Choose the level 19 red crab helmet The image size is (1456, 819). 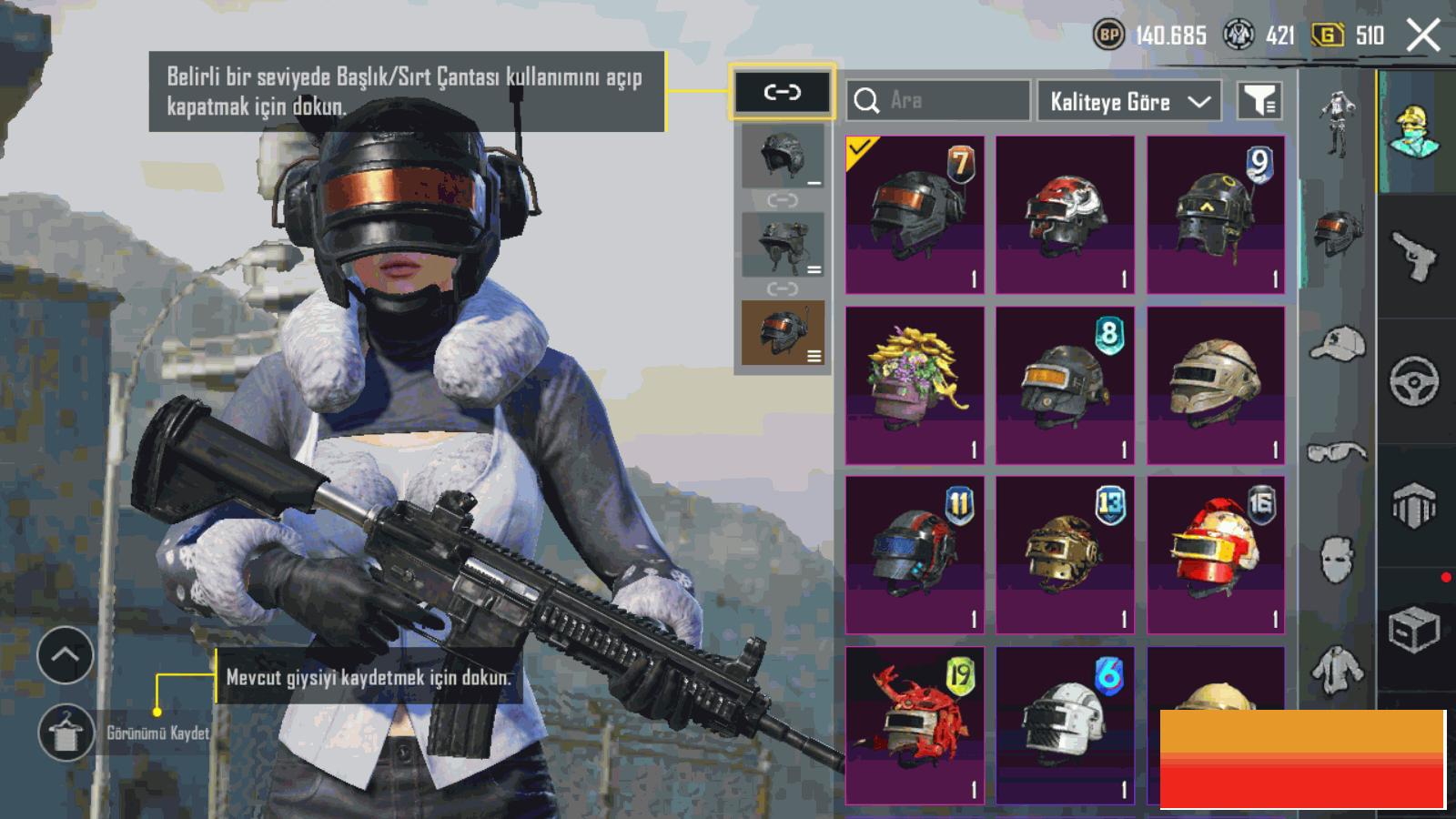click(915, 725)
